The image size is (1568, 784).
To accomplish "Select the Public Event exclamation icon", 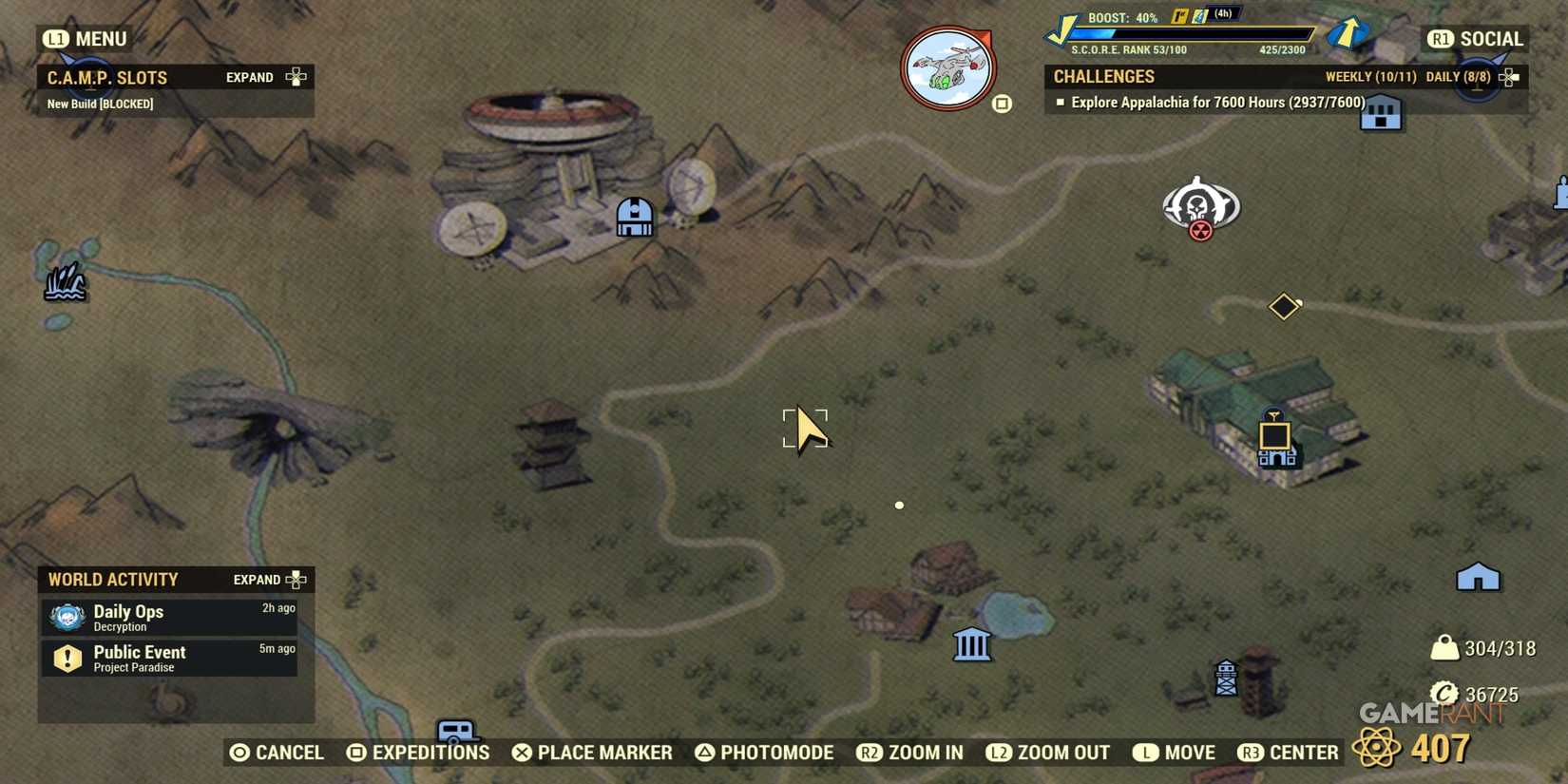I will (x=67, y=658).
